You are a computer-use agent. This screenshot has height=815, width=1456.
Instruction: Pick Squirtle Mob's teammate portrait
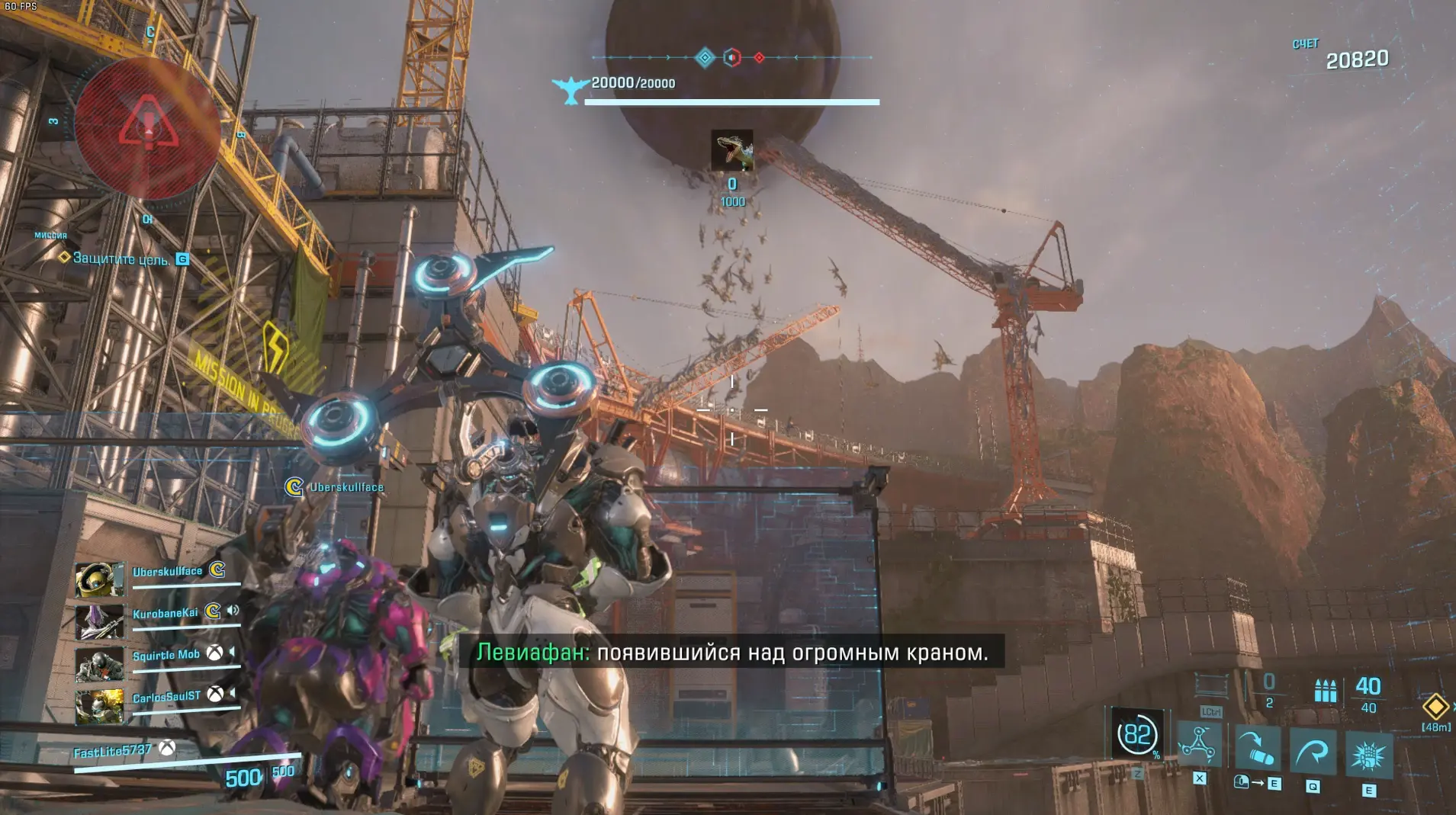tap(100, 664)
